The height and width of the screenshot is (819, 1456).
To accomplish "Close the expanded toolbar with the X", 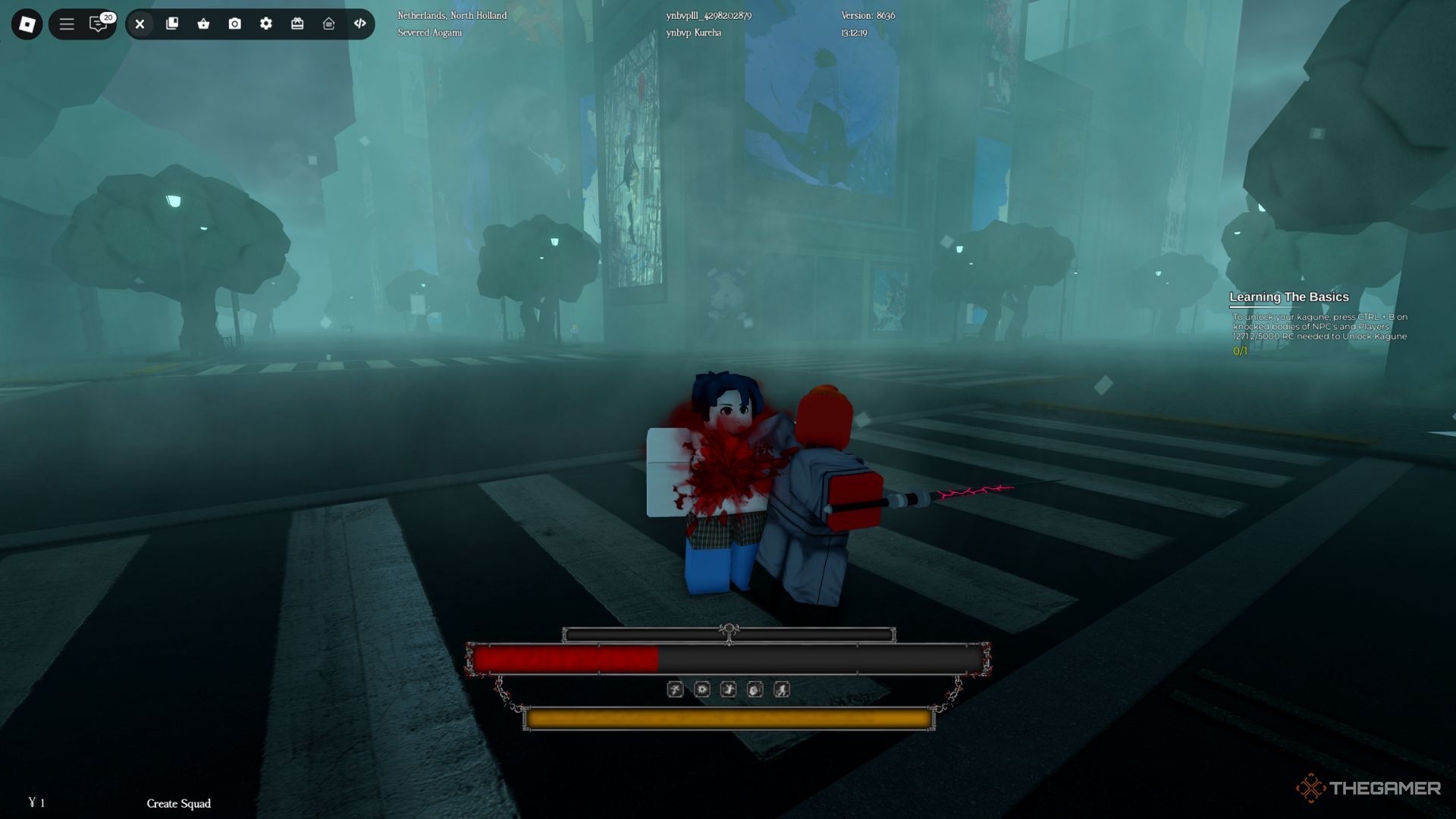I will [140, 24].
